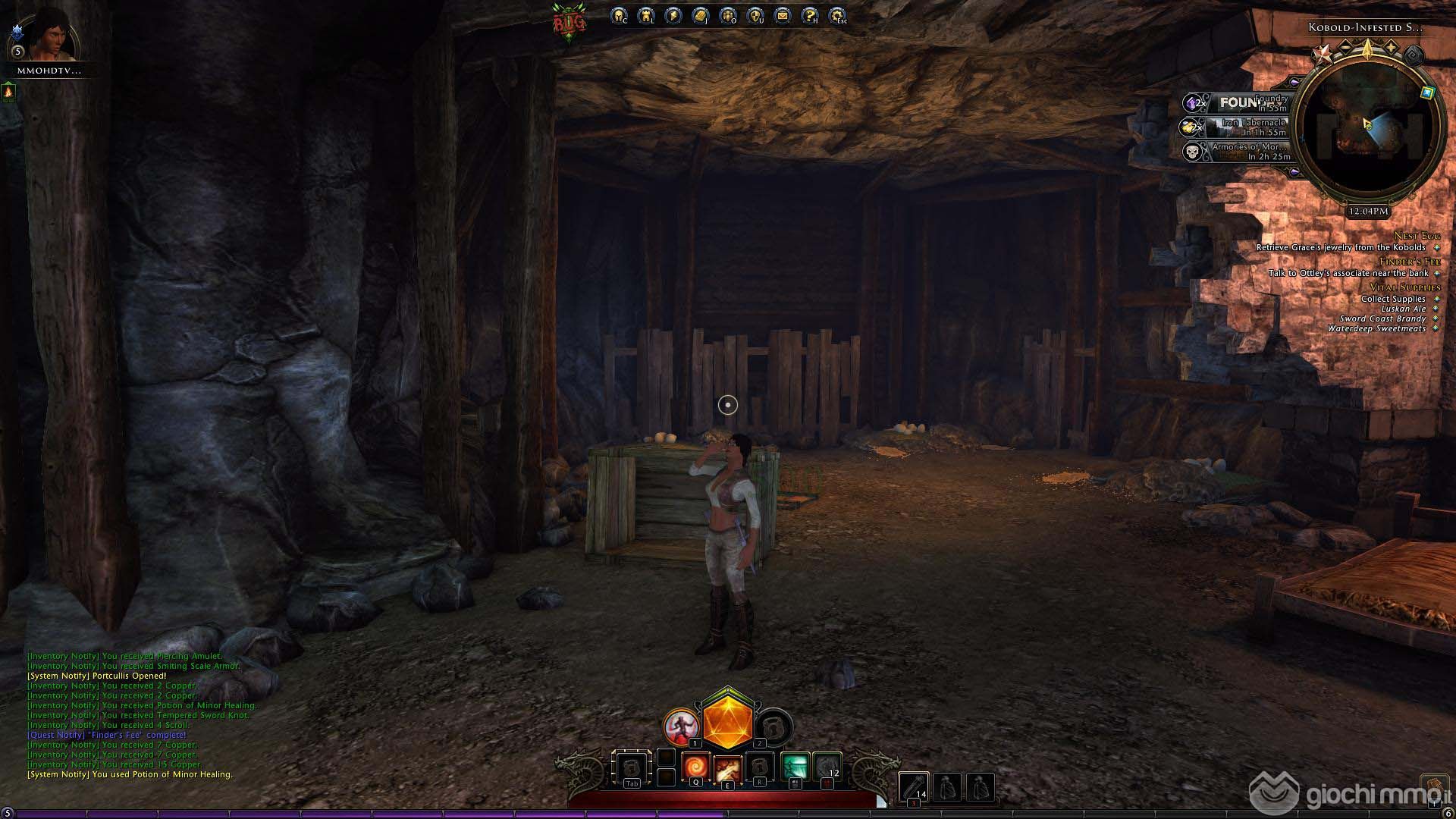Open the social group icon
This screenshot has height=819, width=1456.
[x=728, y=15]
